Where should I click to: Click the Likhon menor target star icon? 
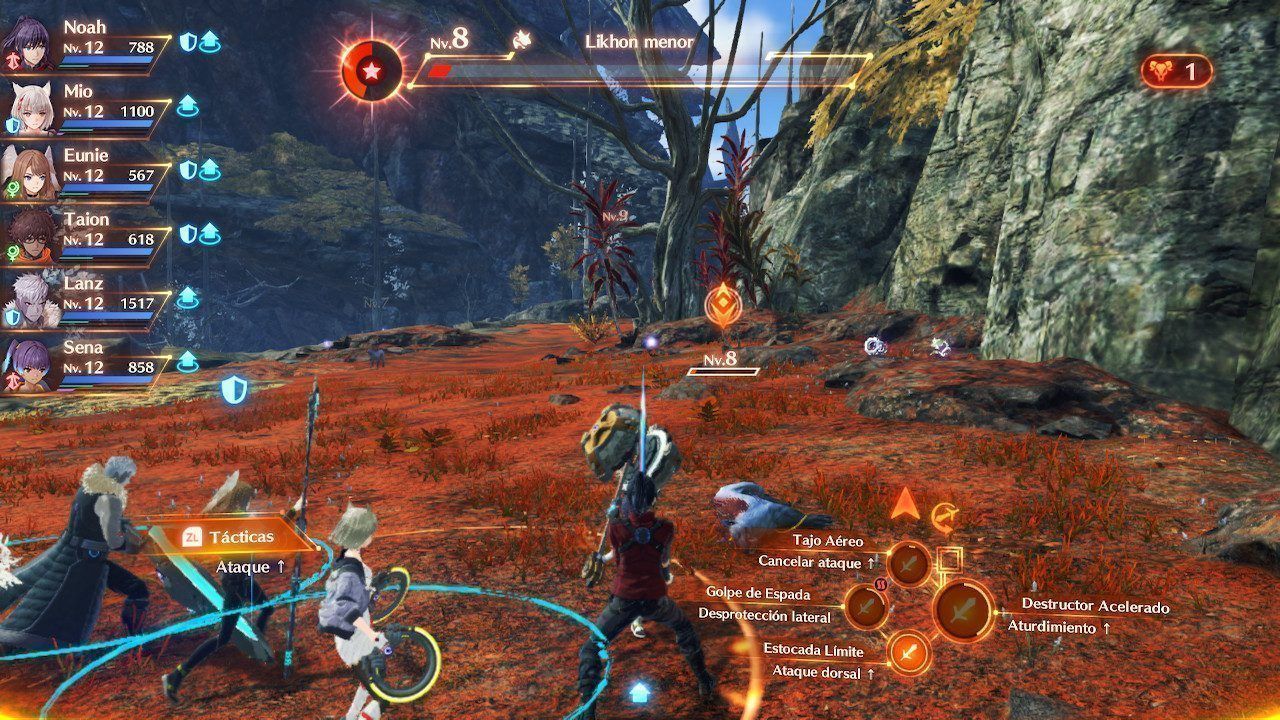tap(371, 70)
